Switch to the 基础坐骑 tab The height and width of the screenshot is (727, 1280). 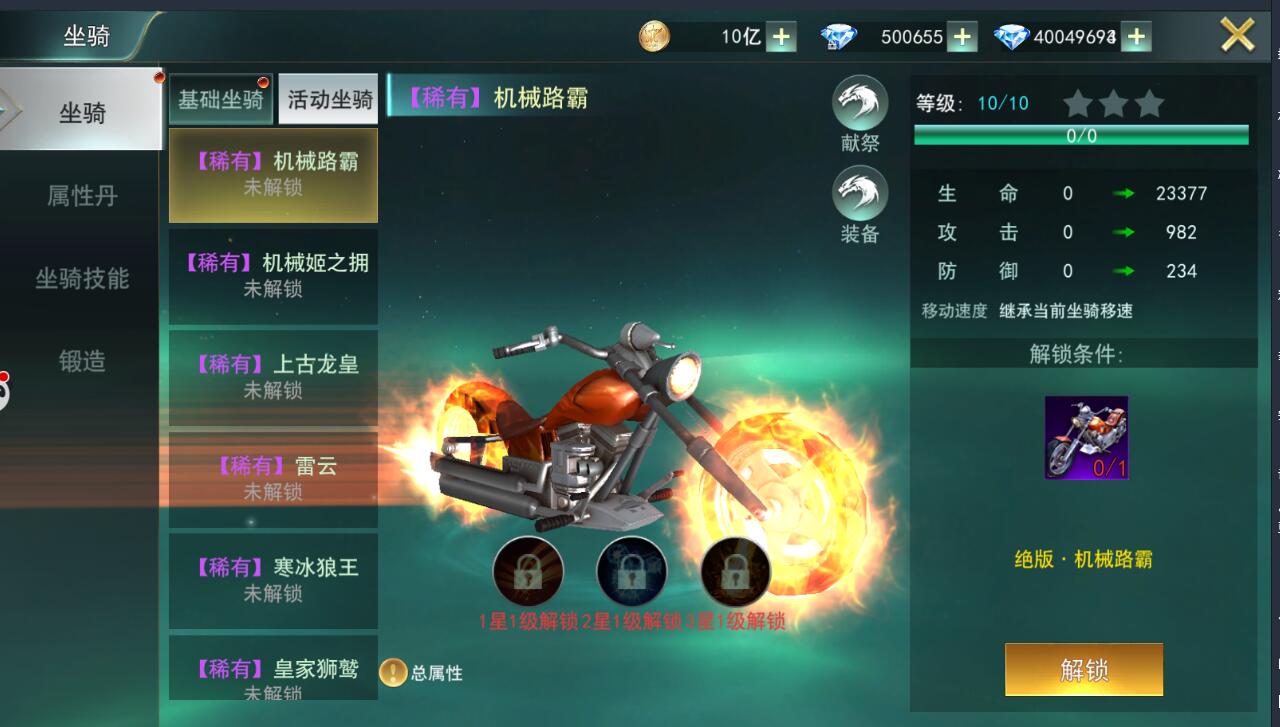tap(221, 99)
